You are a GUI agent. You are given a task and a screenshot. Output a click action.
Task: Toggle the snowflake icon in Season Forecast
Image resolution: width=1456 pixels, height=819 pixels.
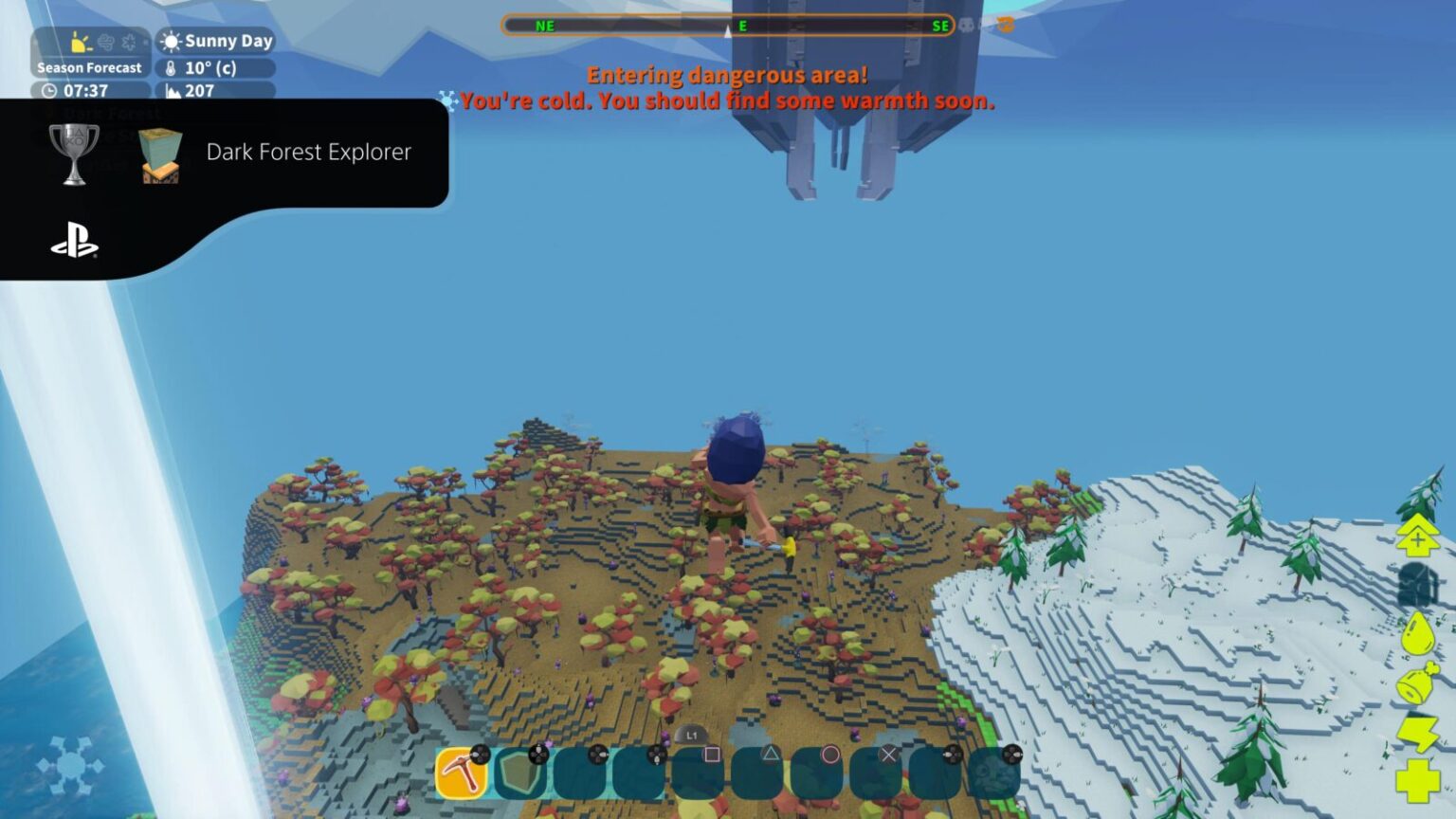click(x=130, y=43)
